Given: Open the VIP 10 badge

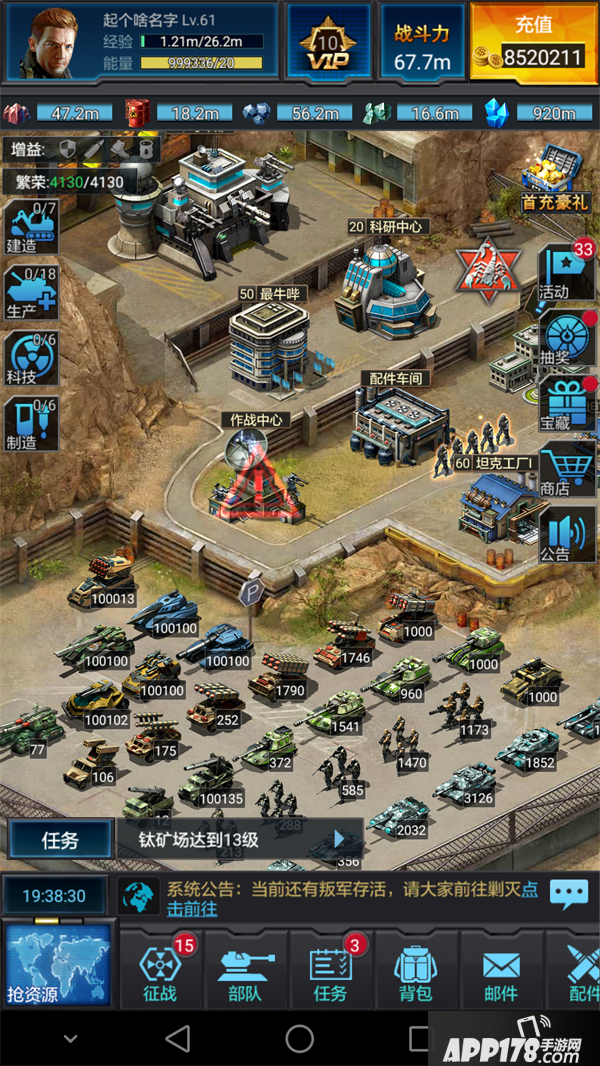Looking at the screenshot, I should click(329, 42).
